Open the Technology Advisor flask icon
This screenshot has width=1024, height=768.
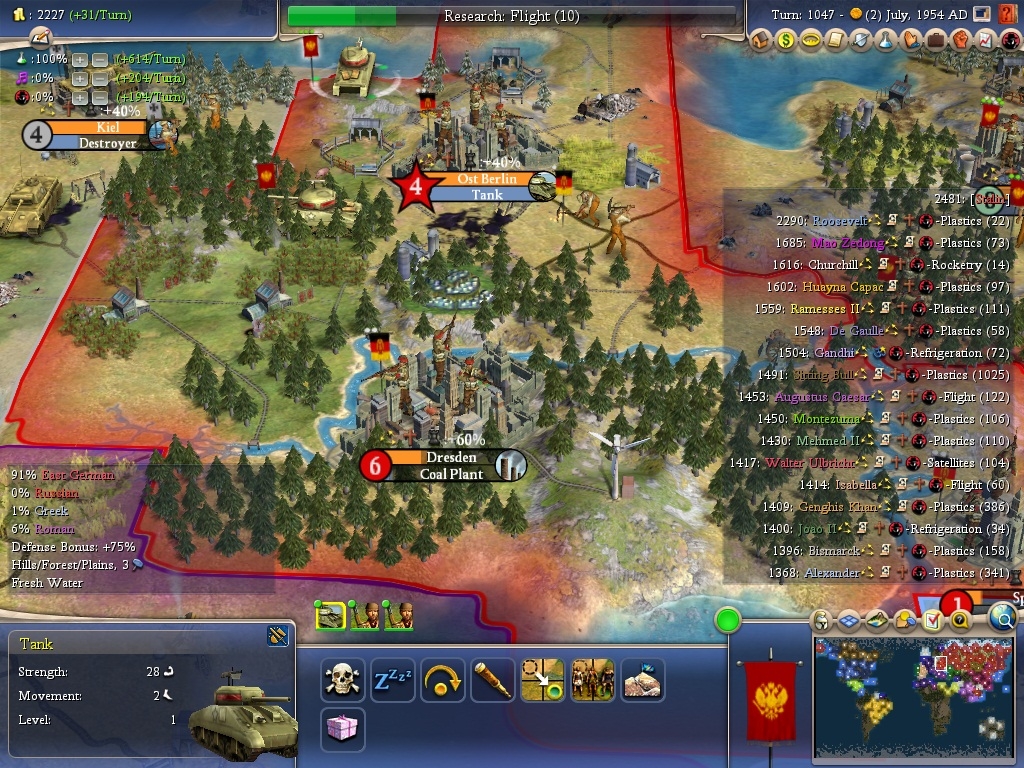(x=886, y=41)
